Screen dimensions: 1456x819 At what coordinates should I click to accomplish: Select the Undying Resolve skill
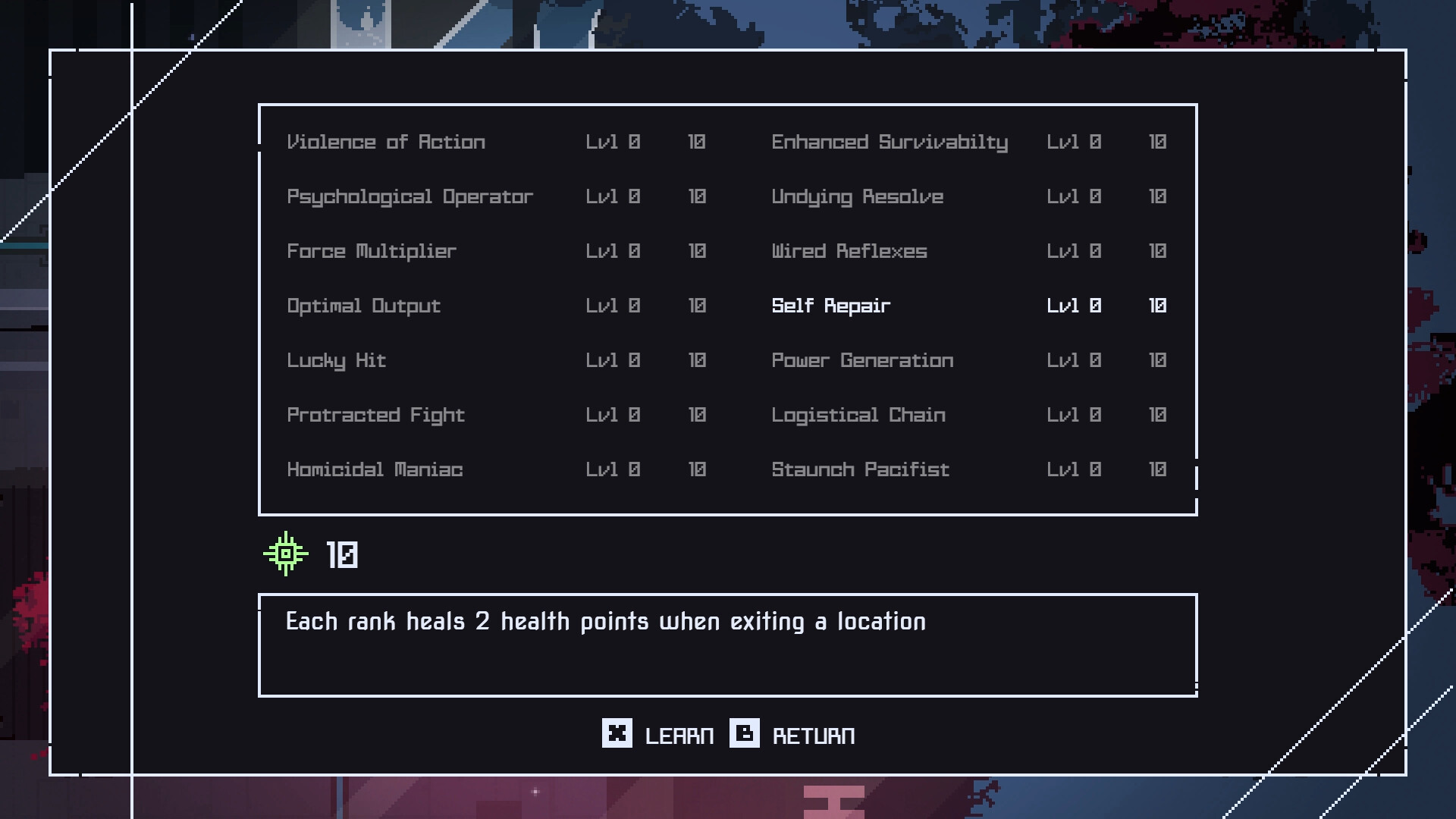click(x=857, y=196)
